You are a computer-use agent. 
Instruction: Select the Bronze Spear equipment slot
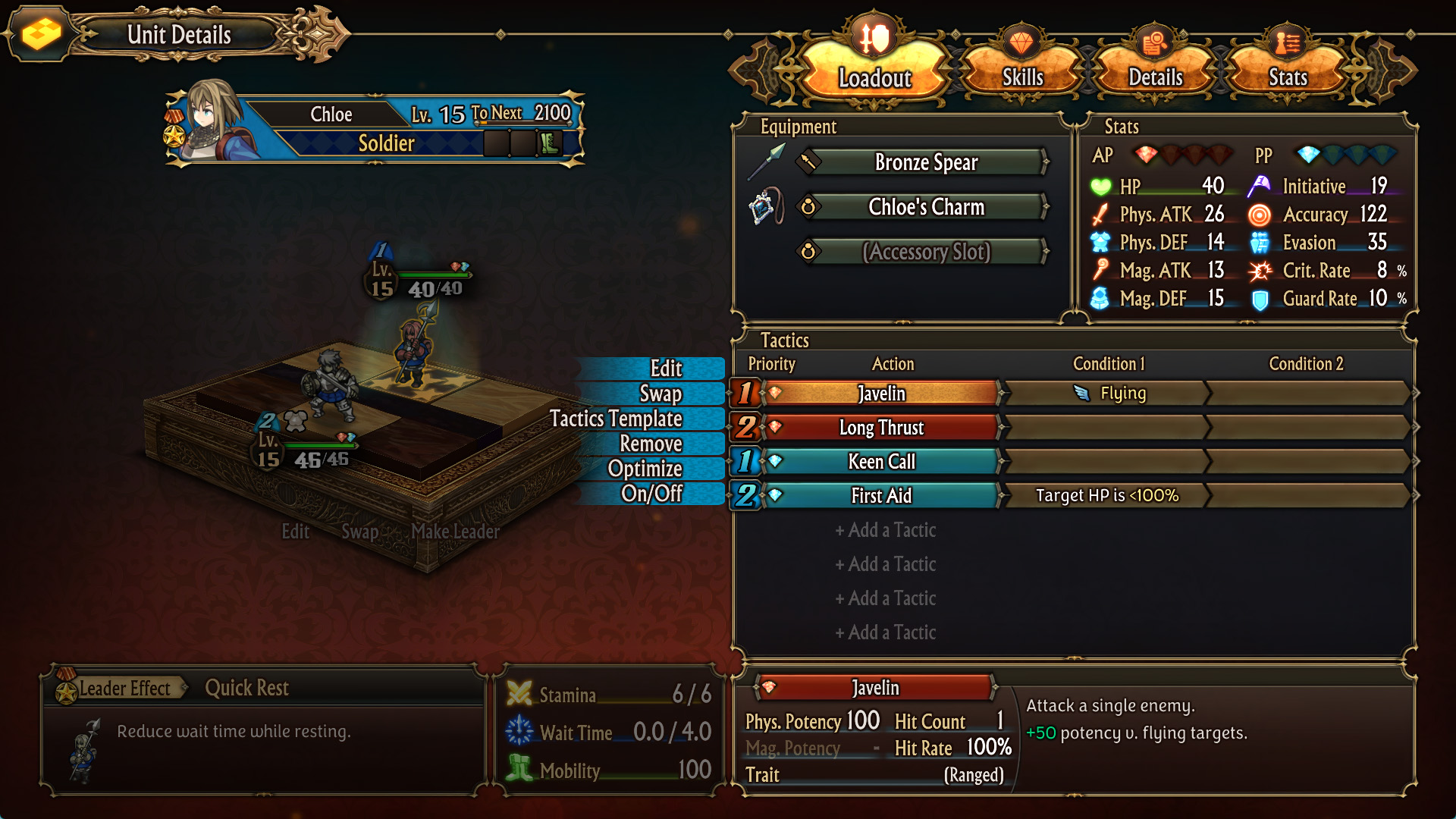(925, 162)
